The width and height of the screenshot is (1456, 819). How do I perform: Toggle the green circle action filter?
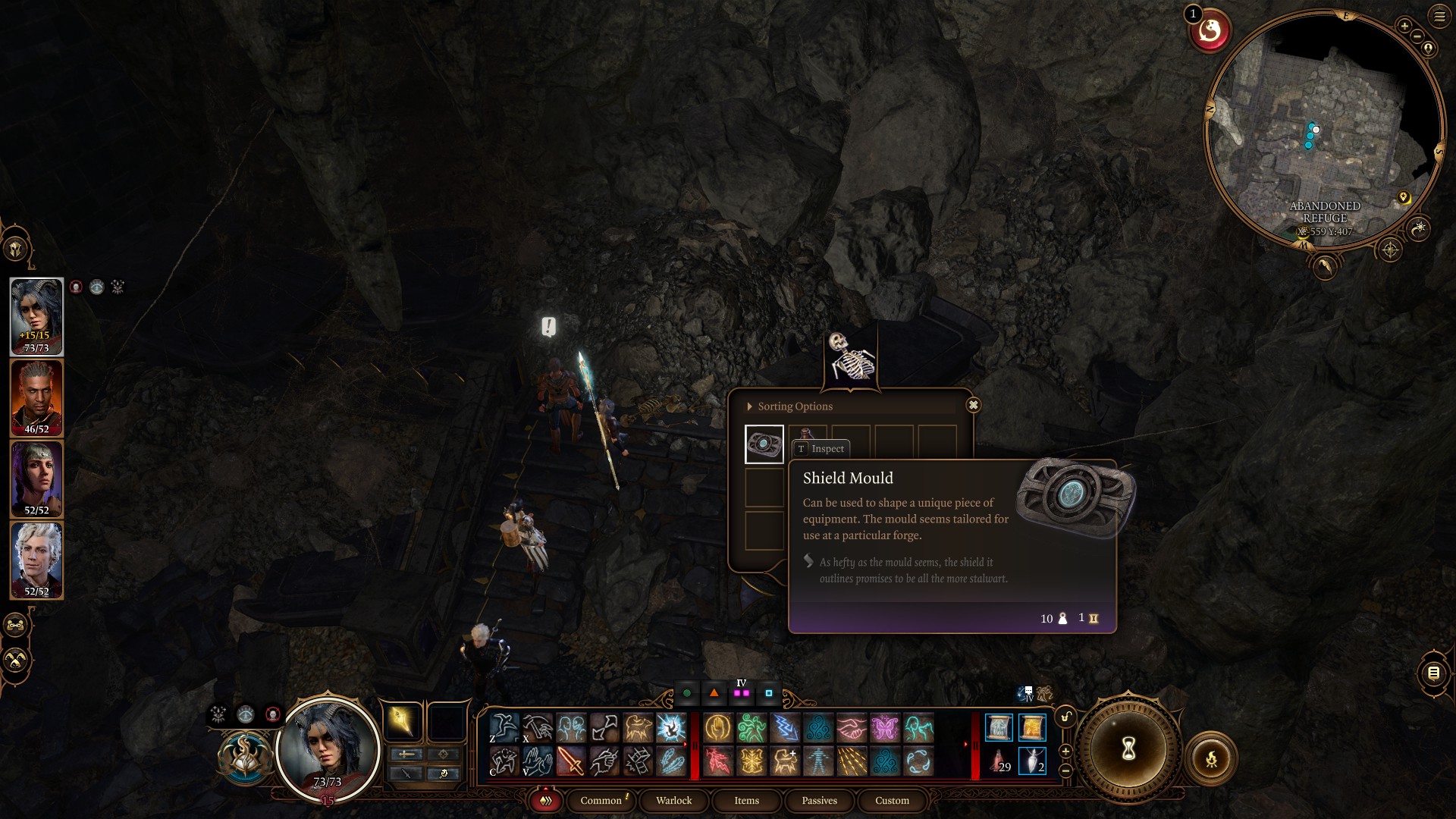click(687, 692)
